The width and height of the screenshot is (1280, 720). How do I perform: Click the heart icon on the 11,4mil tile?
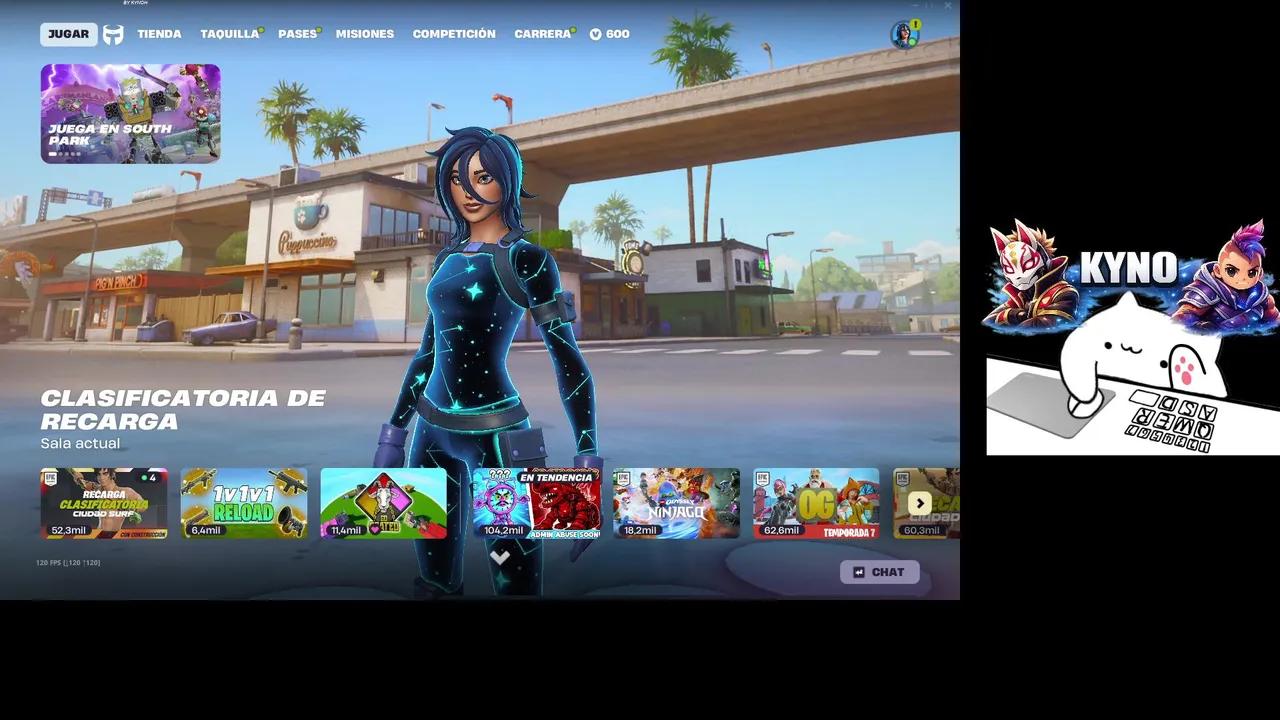coord(374,529)
